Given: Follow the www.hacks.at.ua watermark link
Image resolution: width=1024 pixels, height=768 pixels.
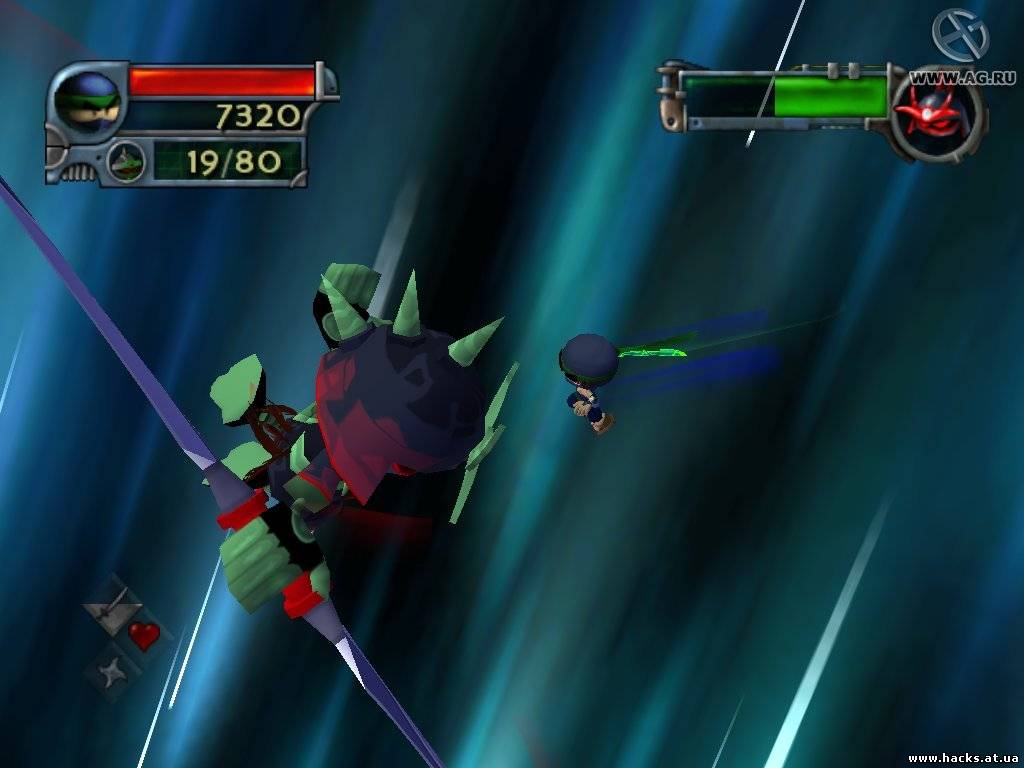Looking at the screenshot, I should click(x=962, y=758).
